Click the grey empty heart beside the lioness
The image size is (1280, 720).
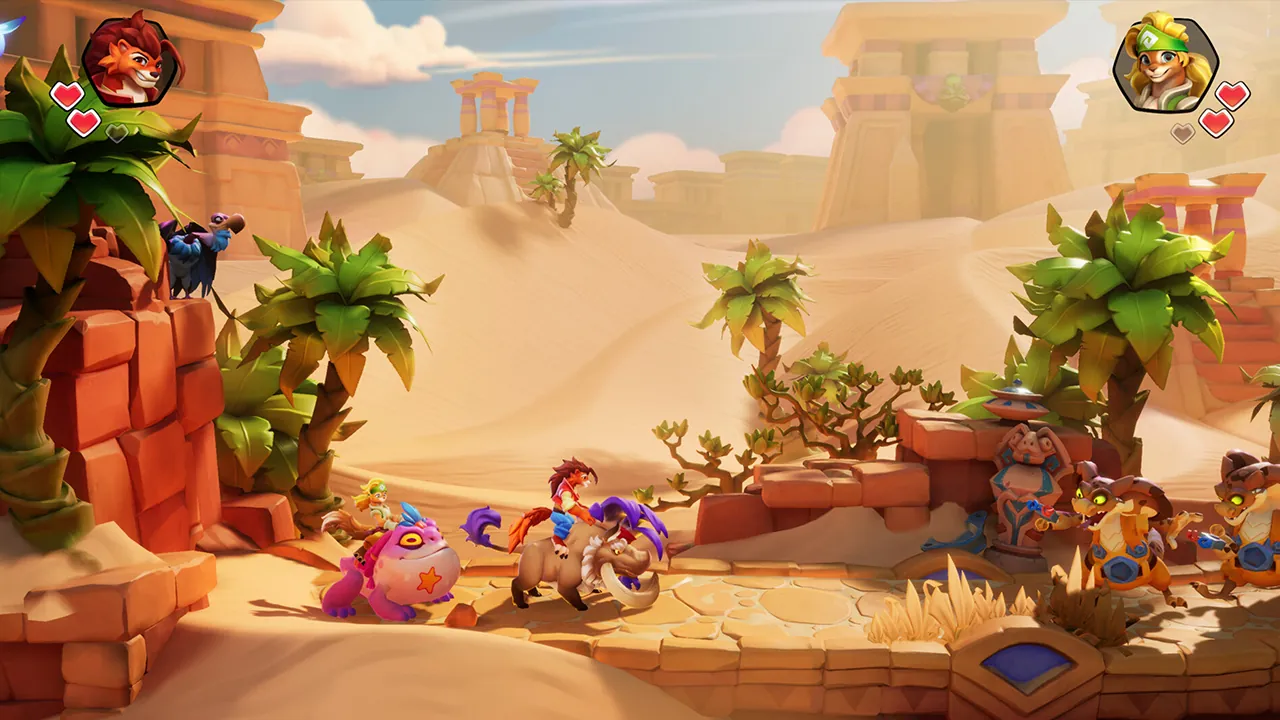pyautogui.click(x=1181, y=133)
